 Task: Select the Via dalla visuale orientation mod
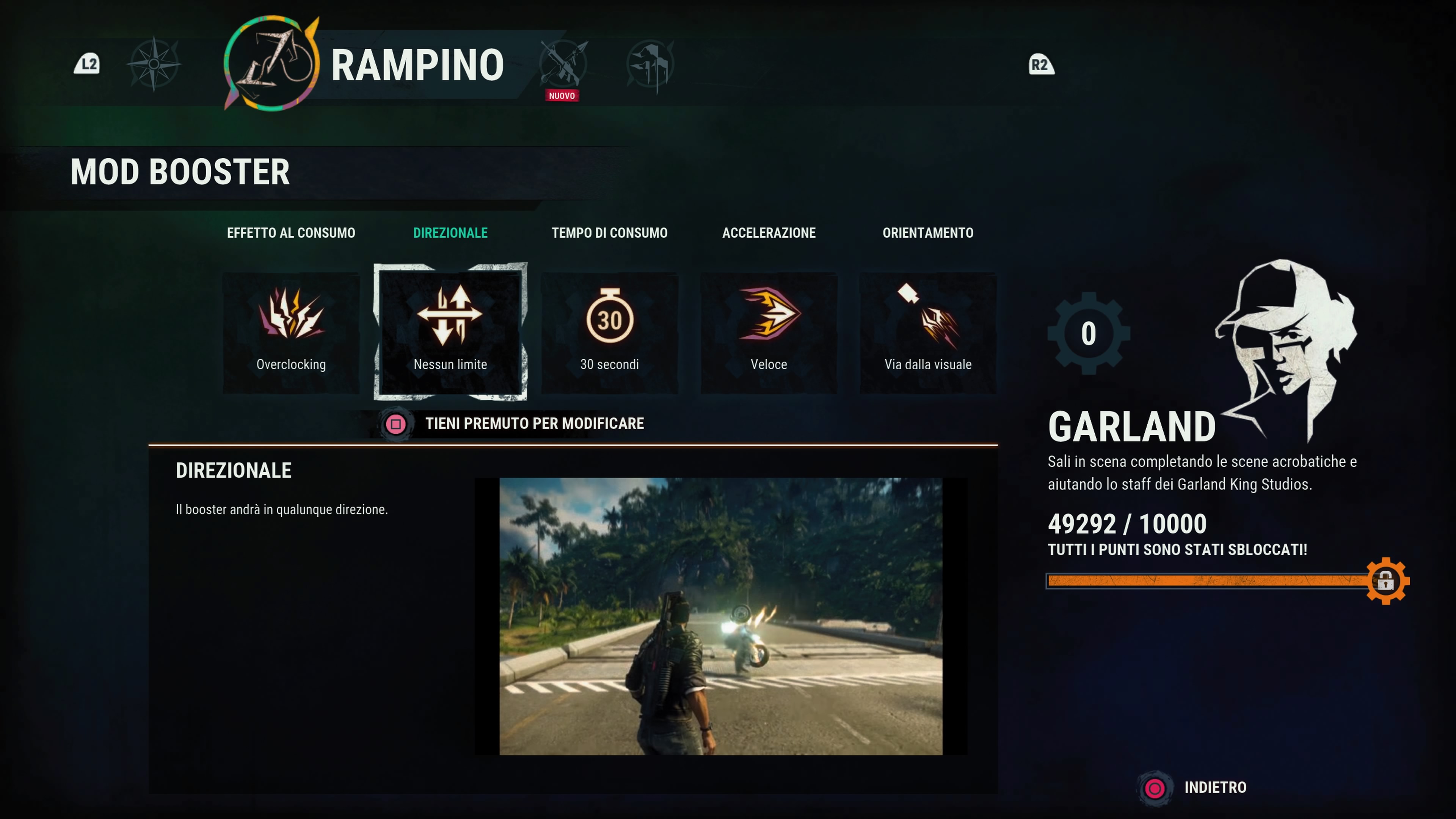pyautogui.click(x=927, y=333)
